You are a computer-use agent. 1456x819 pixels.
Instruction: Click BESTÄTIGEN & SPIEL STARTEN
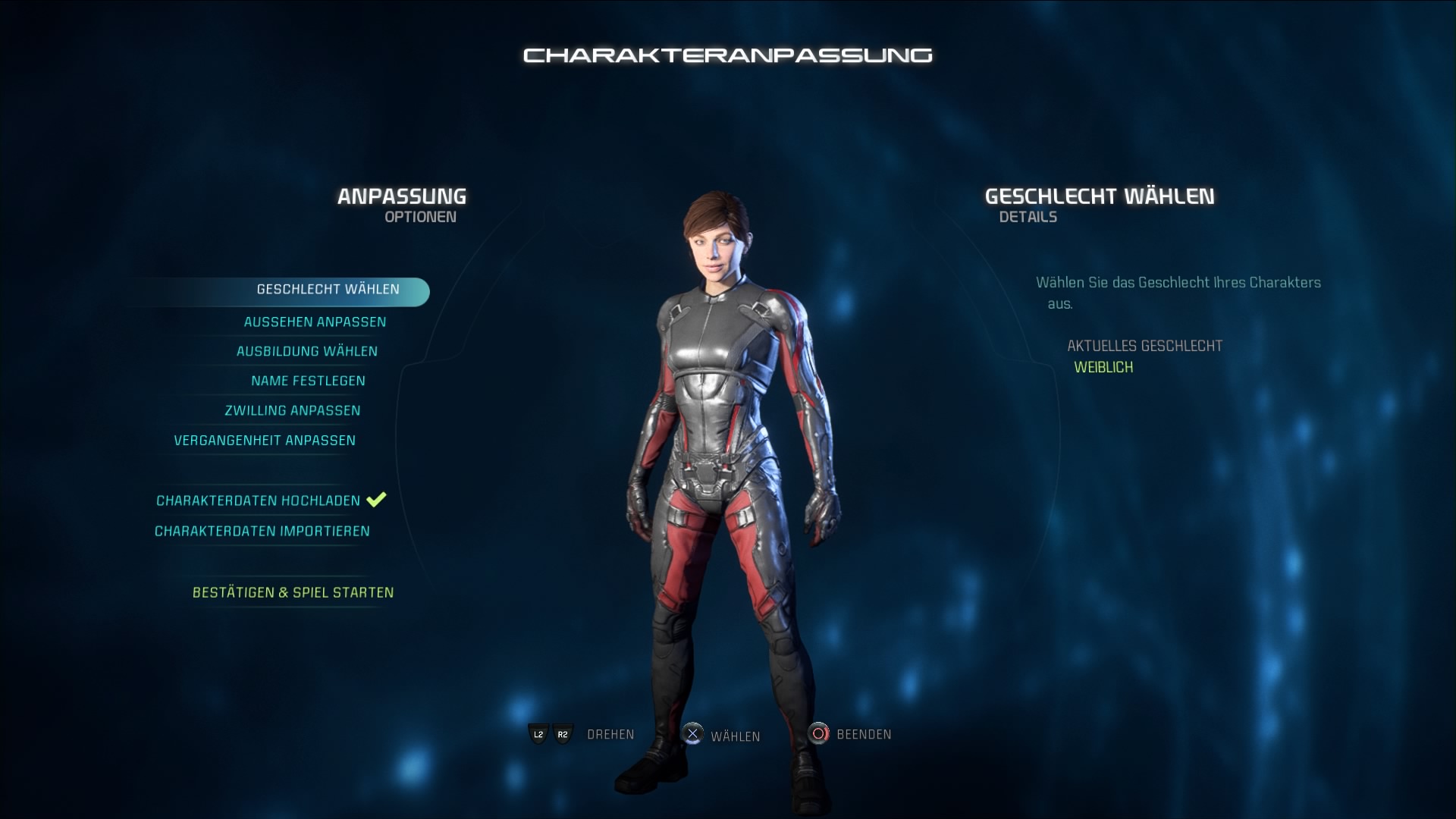click(292, 592)
